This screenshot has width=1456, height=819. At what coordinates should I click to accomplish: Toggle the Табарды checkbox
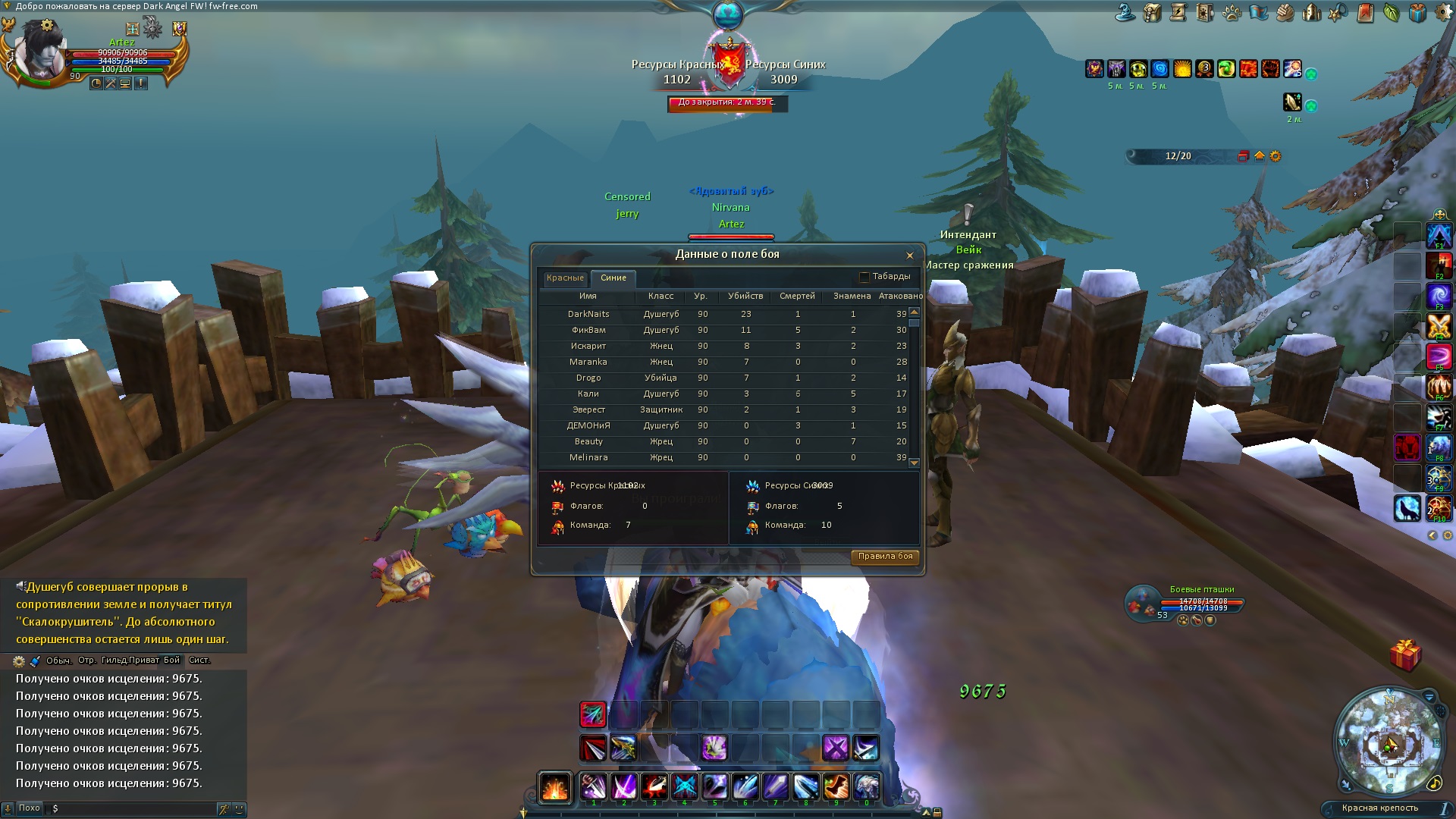click(x=864, y=277)
